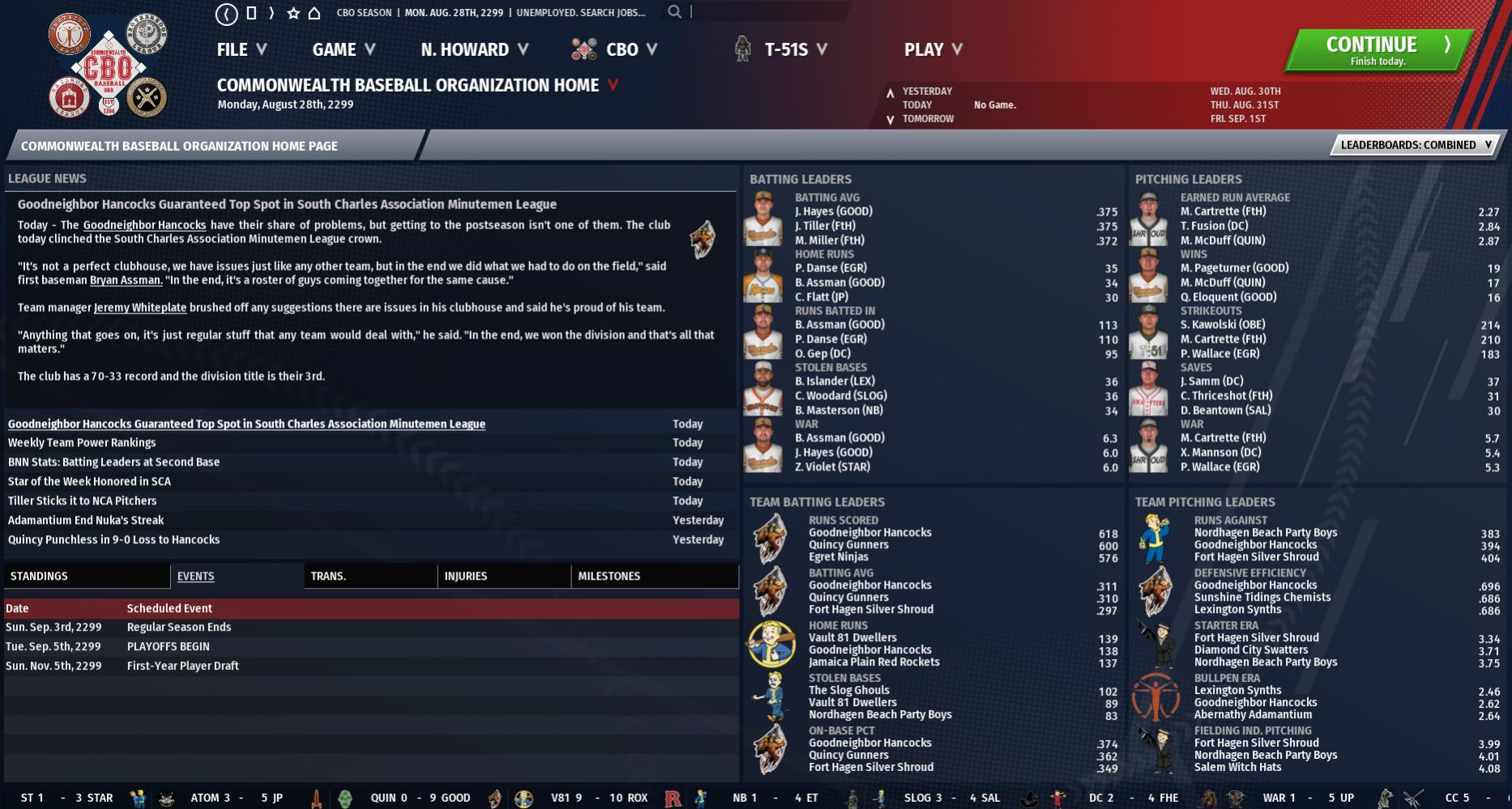The image size is (1512, 809).
Task: Go to the home screen icon
Action: tap(314, 13)
